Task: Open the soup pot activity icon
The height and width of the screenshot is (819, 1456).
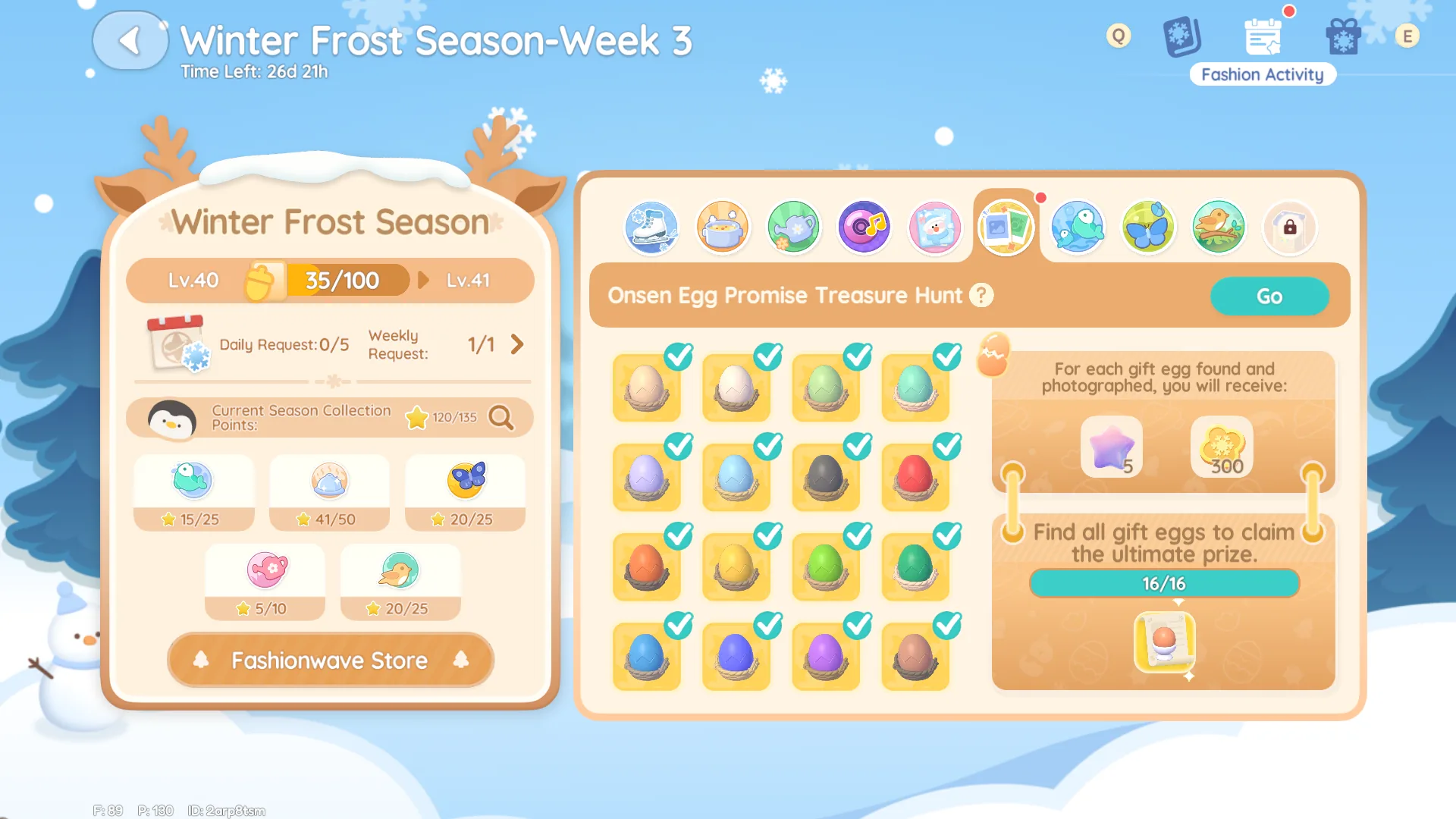Action: point(722,227)
